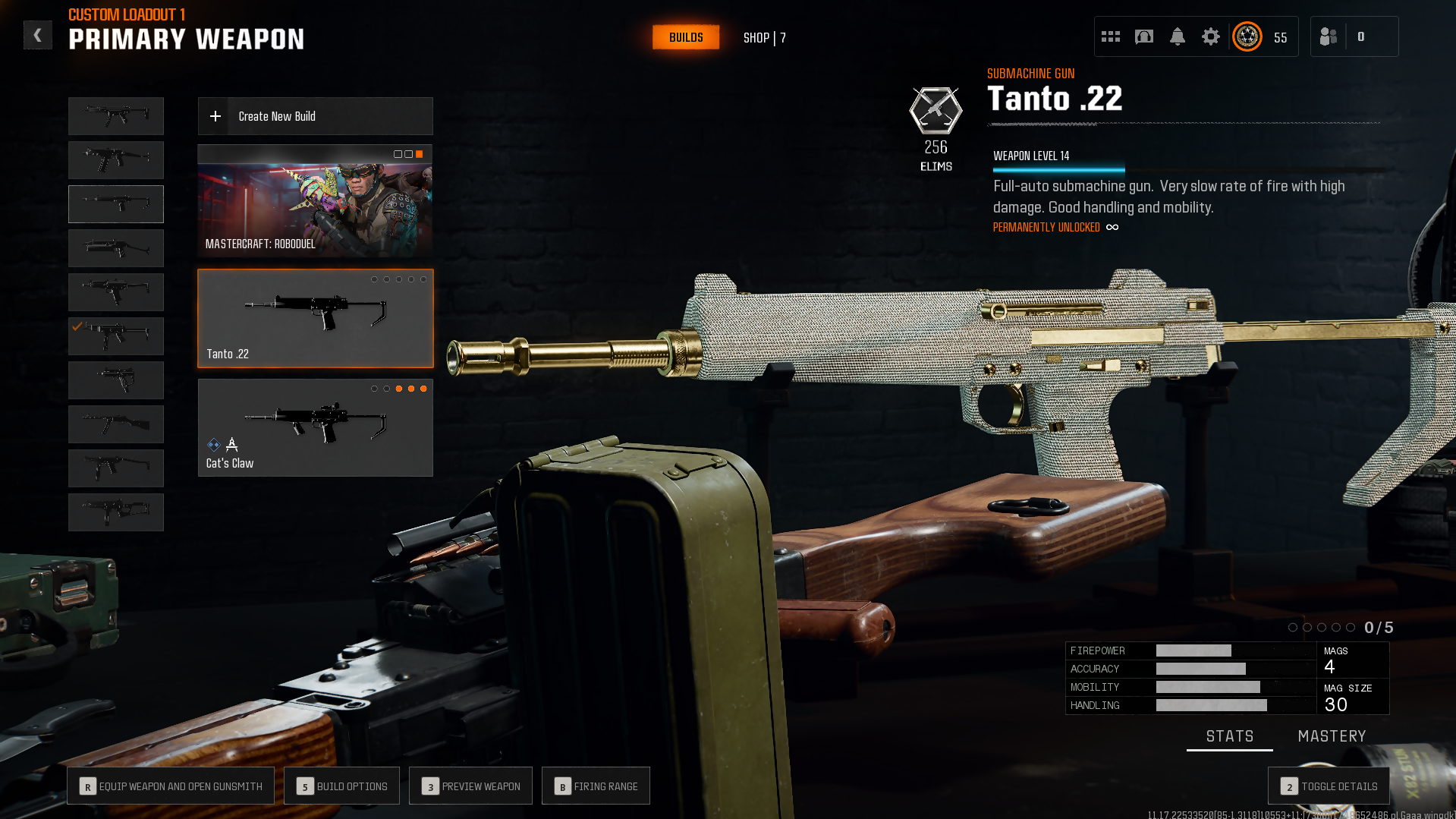The height and width of the screenshot is (819, 1456).
Task: Open the notifications bell
Action: point(1178,36)
